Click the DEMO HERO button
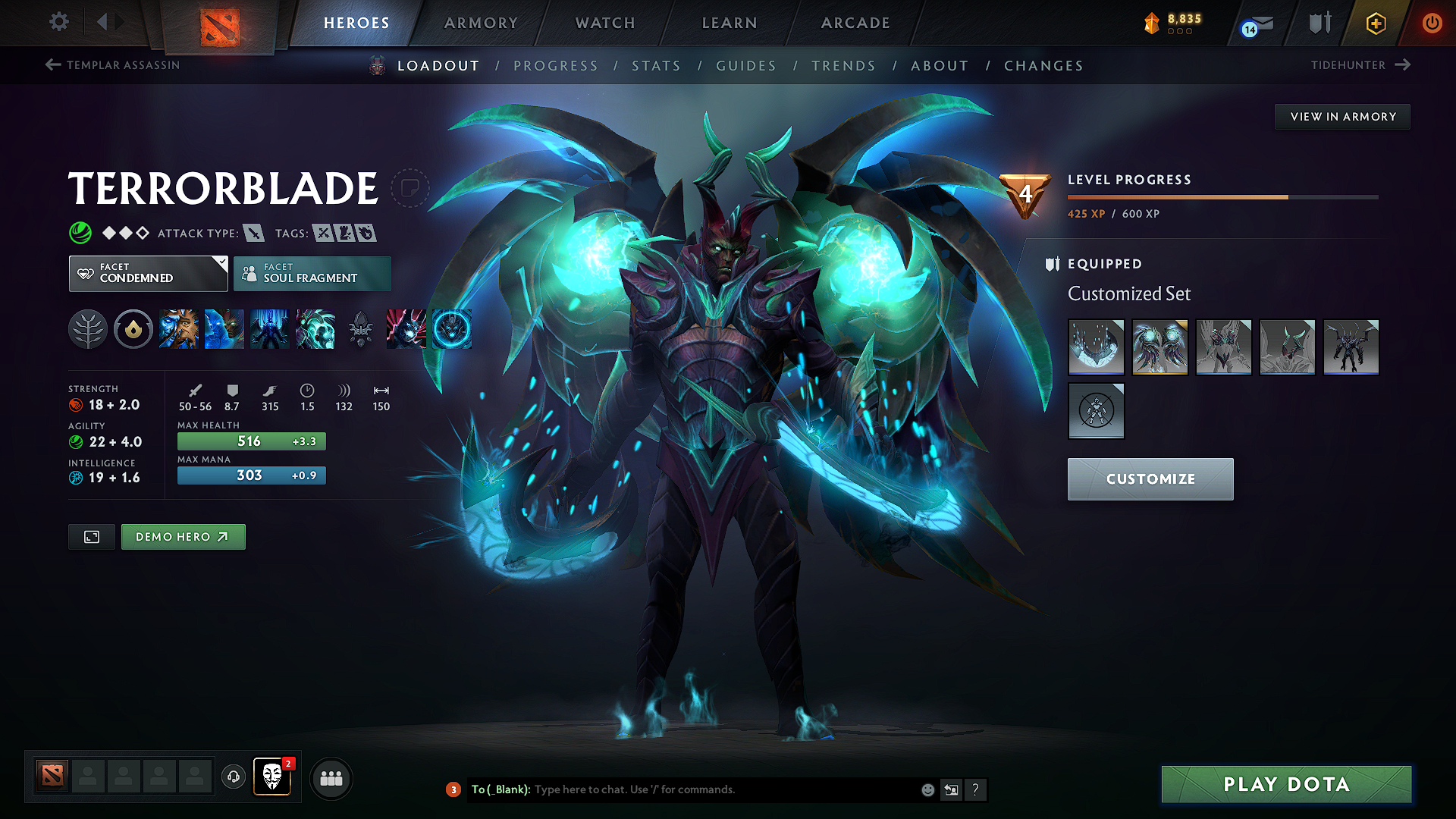1456x819 pixels. coord(183,536)
